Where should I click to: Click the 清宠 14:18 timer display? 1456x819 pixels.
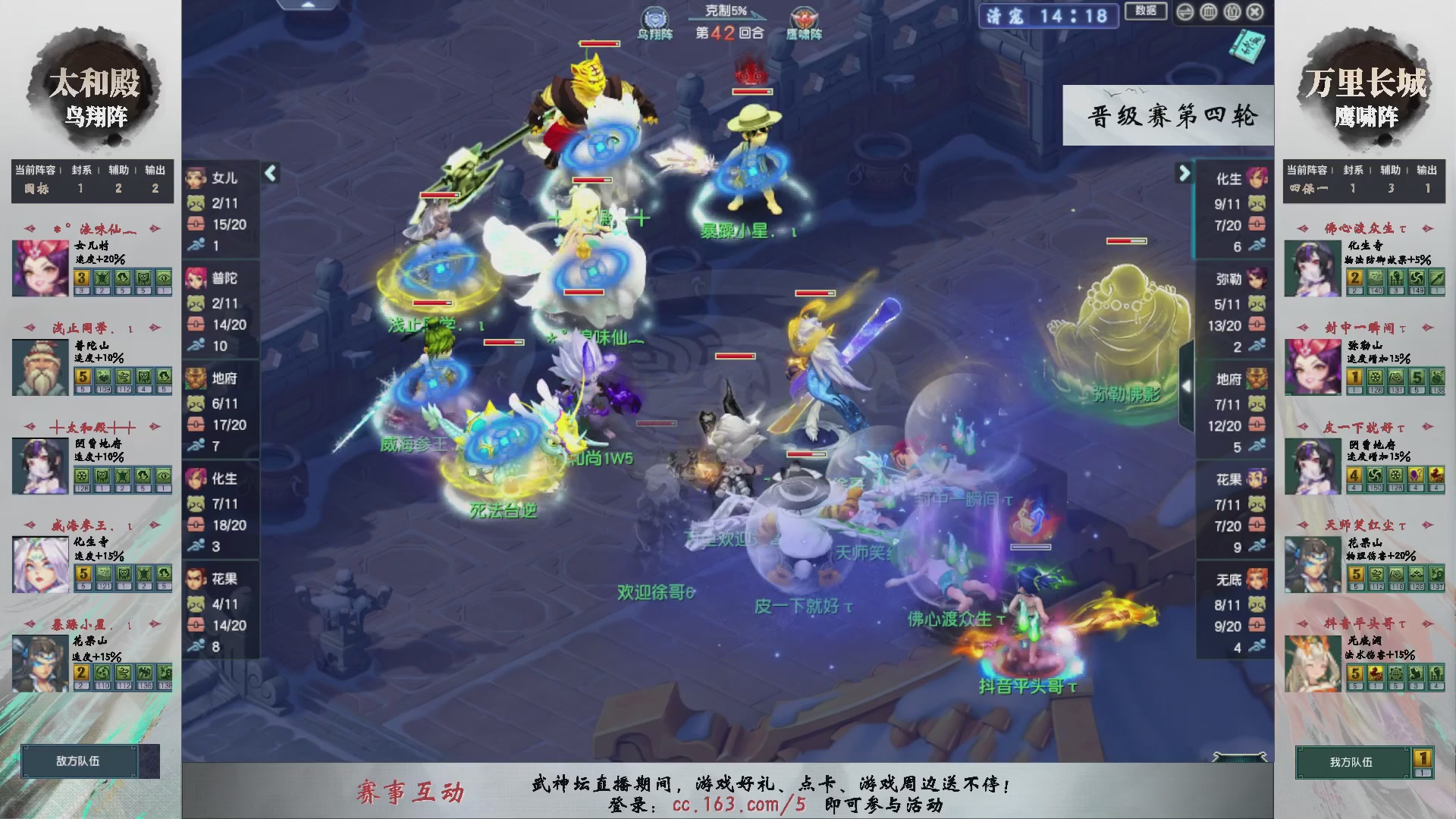[x=1048, y=16]
